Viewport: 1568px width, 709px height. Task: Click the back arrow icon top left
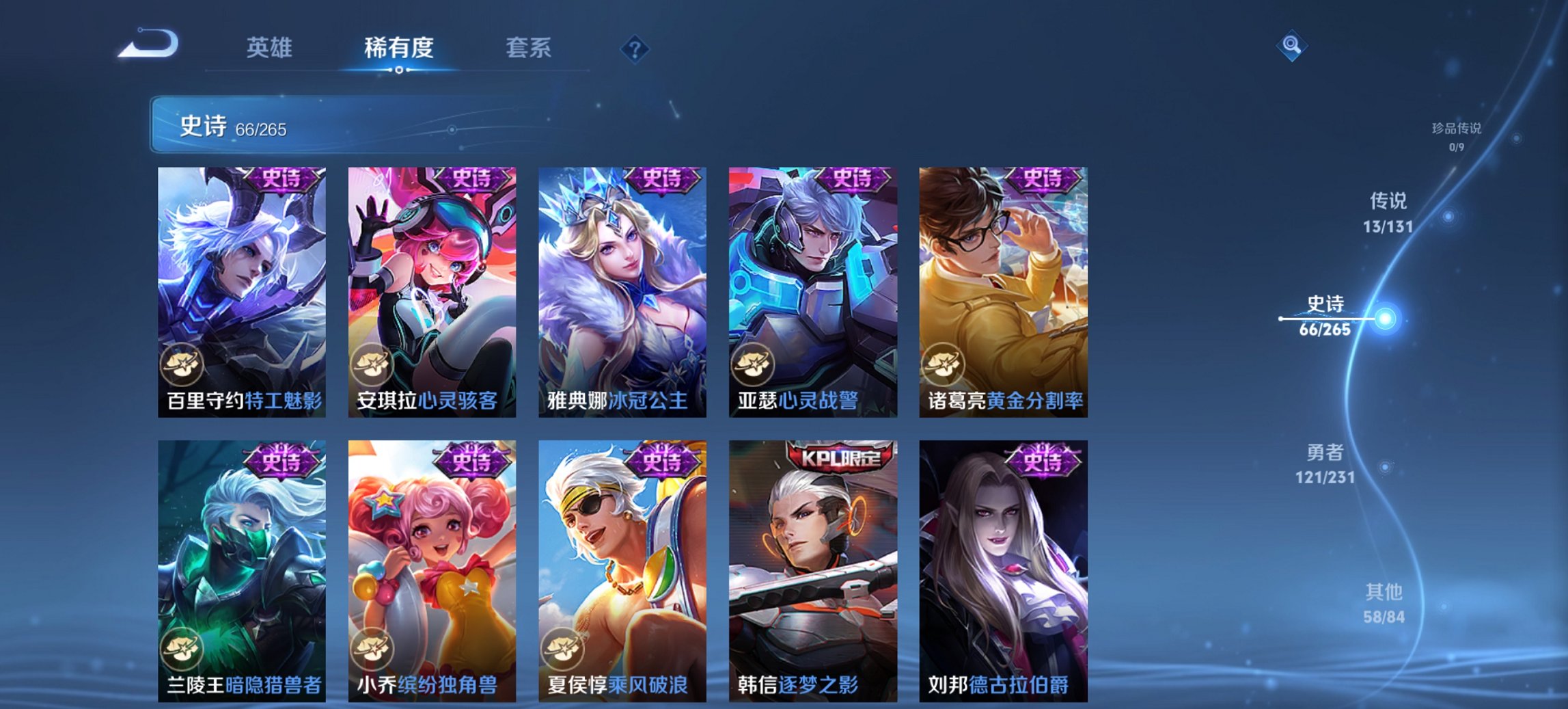147,45
